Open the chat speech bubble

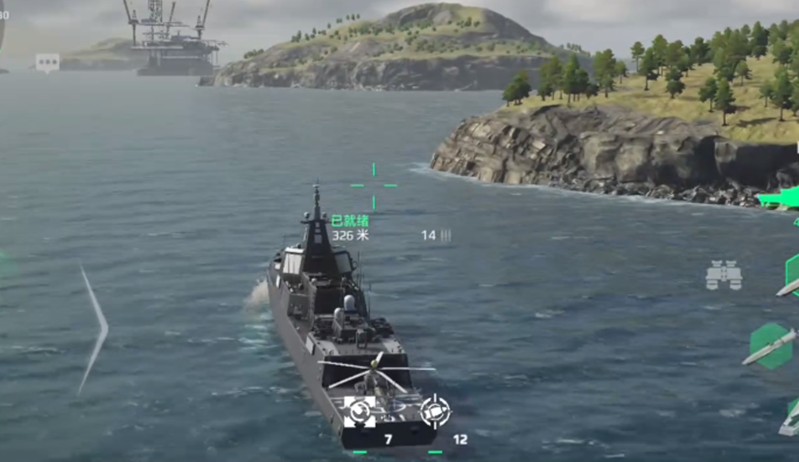click(x=47, y=62)
